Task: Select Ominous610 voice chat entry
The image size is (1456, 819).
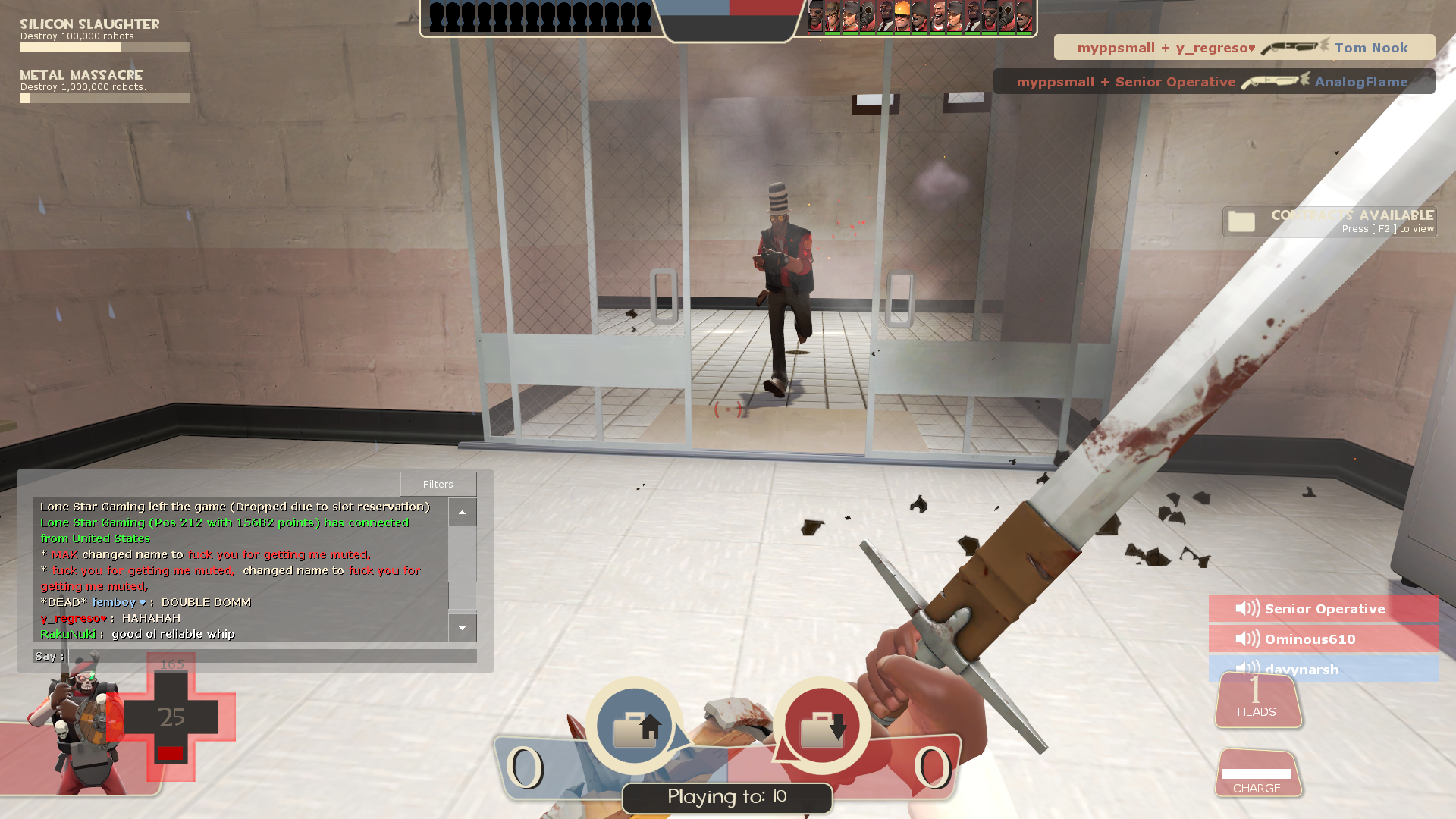Action: (x=1323, y=639)
